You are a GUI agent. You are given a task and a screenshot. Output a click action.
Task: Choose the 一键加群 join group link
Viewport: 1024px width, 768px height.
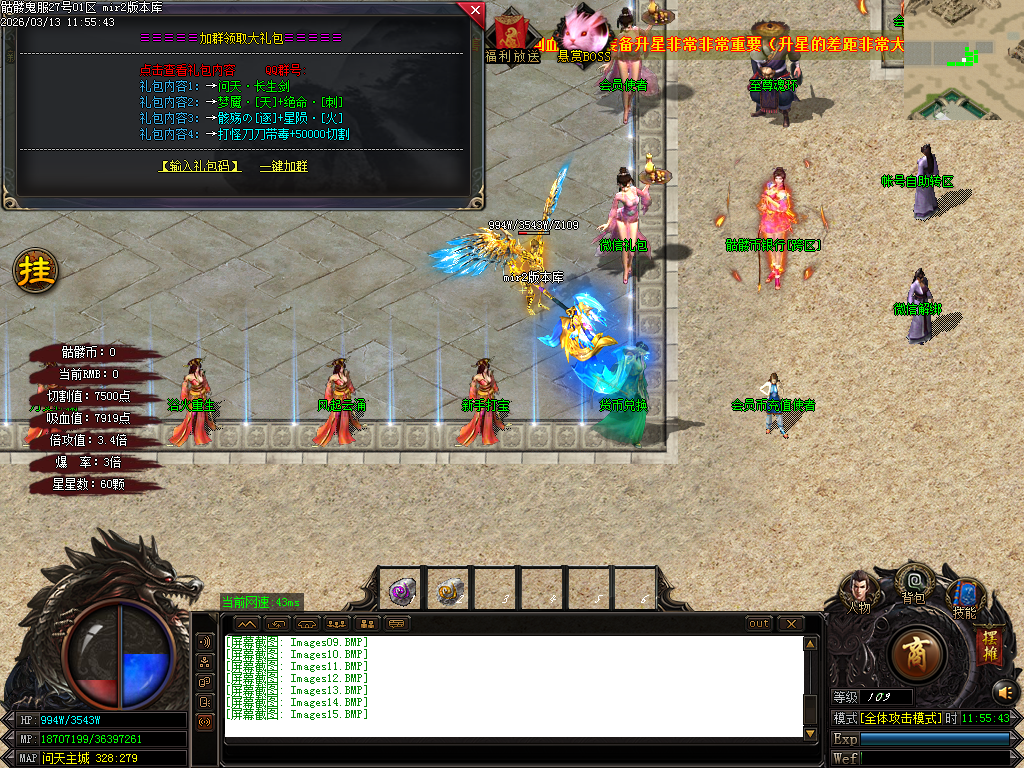point(284,166)
